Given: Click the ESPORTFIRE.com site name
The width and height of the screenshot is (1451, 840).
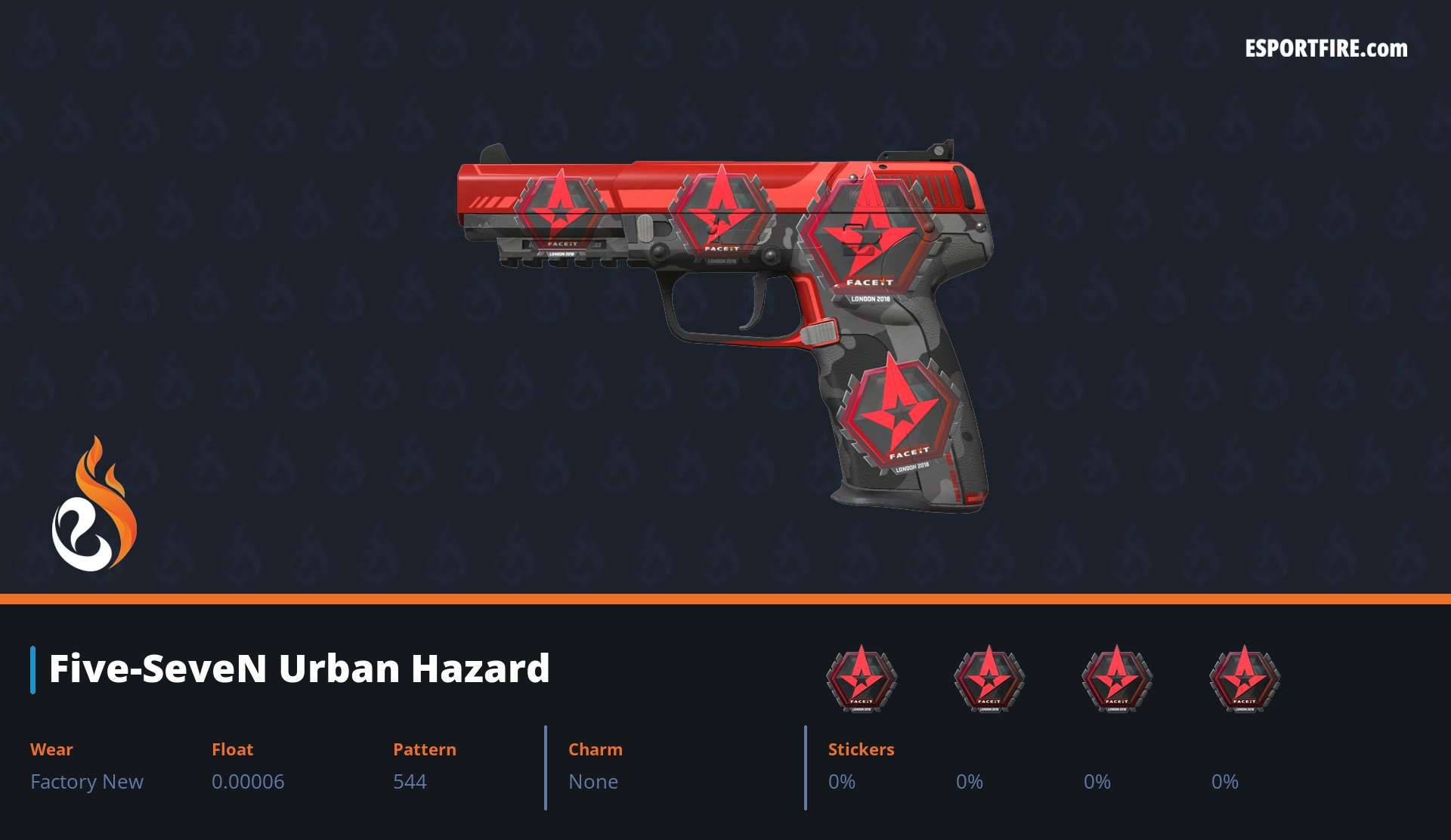Looking at the screenshot, I should pyautogui.click(x=1326, y=49).
